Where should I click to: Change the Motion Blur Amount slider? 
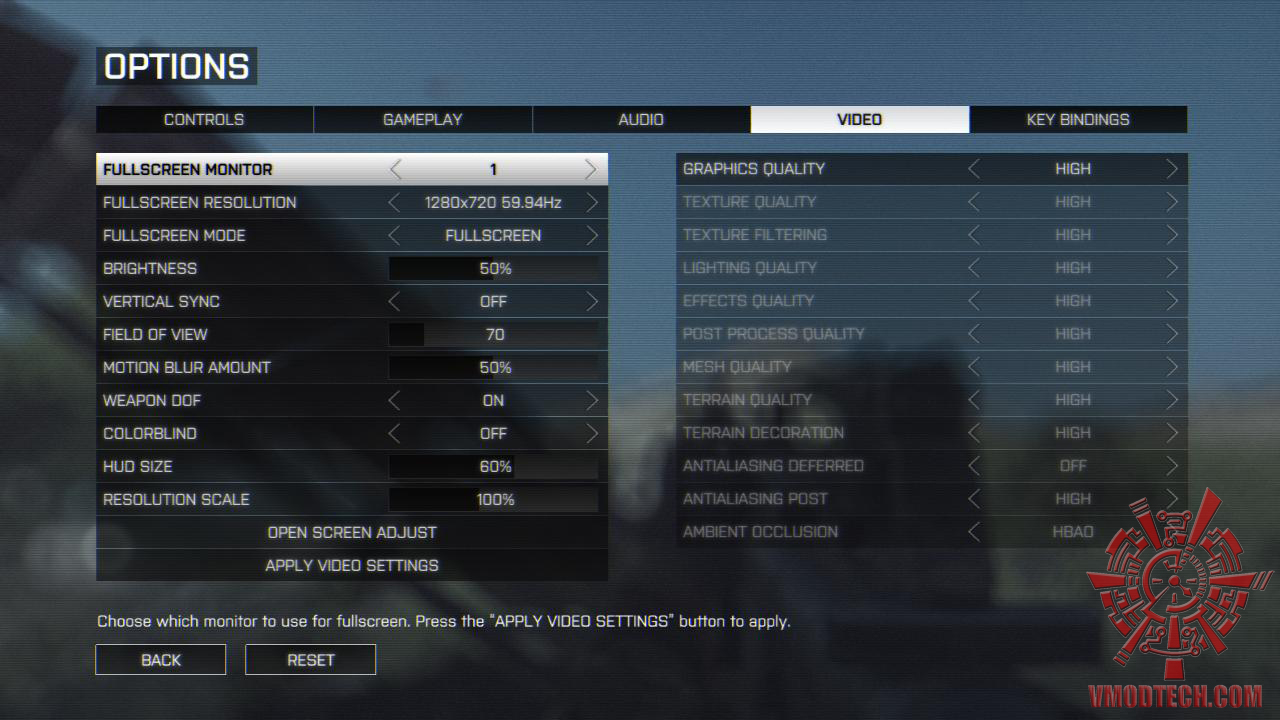click(x=494, y=368)
